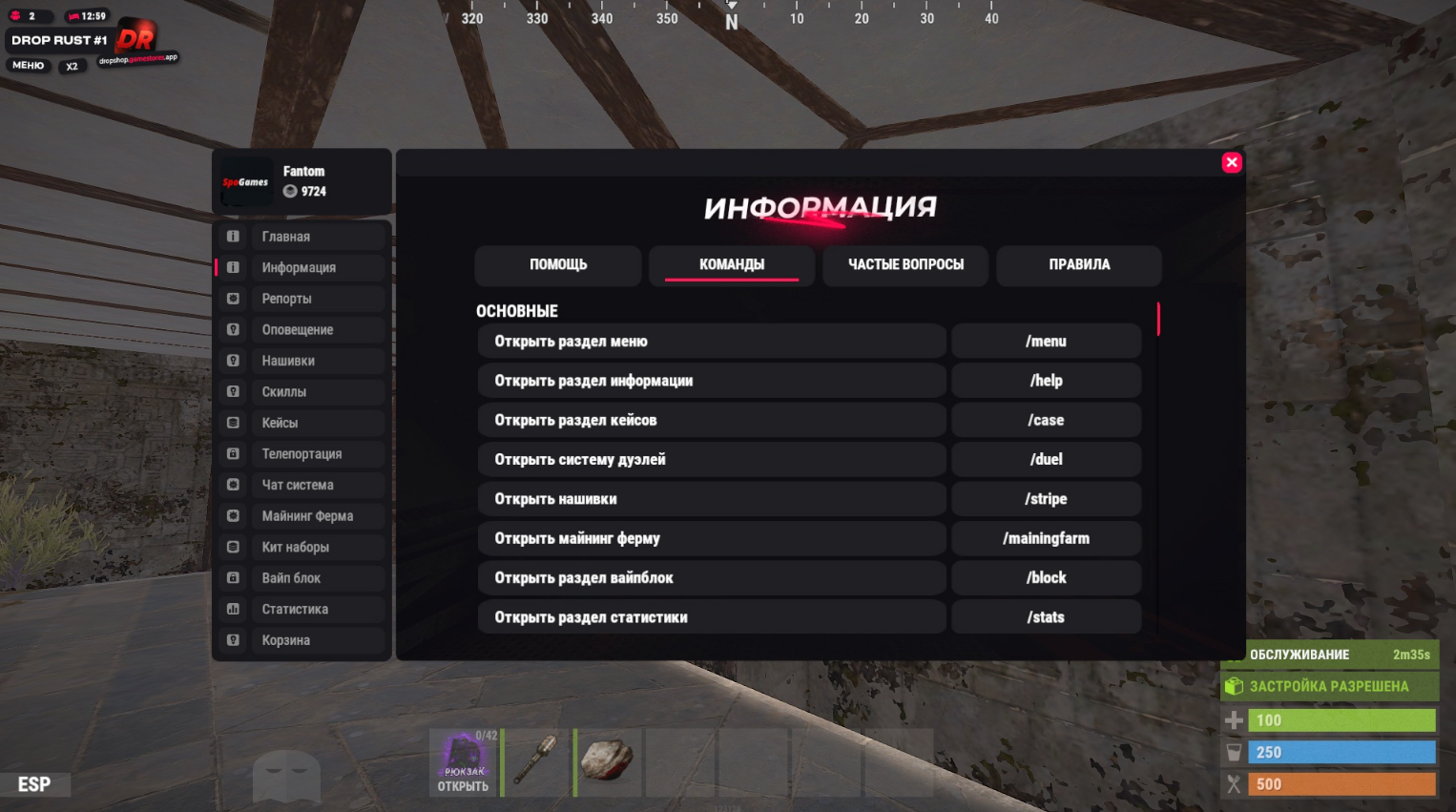Click the /duel command button
This screenshot has width=1456, height=812.
tap(1046, 460)
